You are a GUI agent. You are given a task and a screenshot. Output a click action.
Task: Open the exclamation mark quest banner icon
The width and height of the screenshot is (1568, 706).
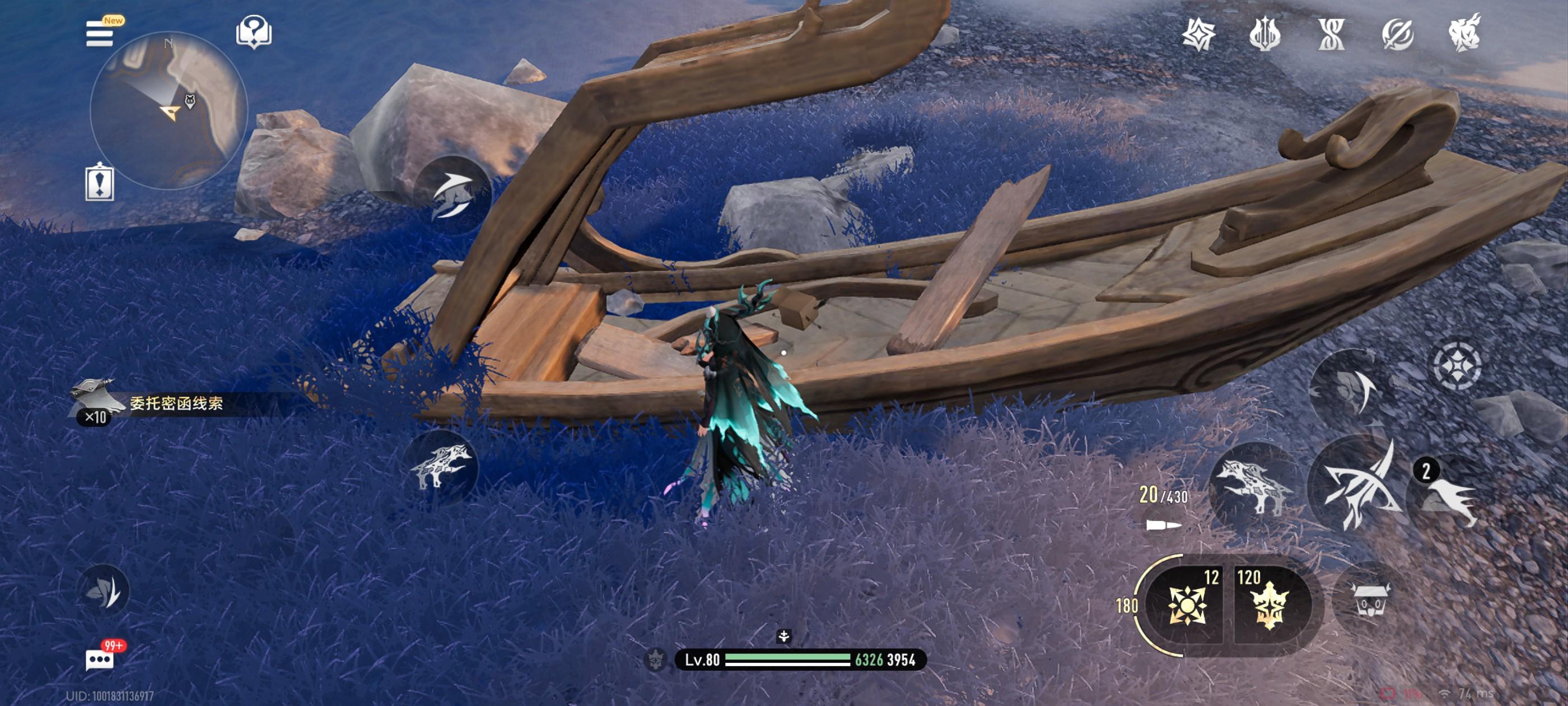click(x=99, y=182)
